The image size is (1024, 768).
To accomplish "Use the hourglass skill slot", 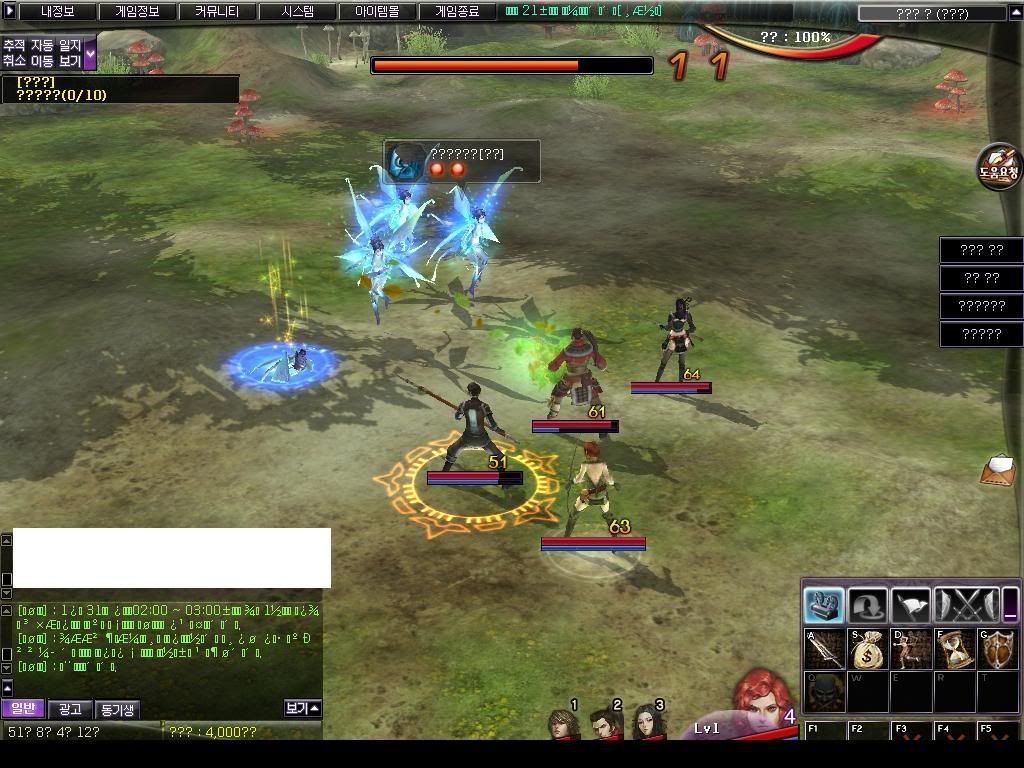I will (x=954, y=649).
